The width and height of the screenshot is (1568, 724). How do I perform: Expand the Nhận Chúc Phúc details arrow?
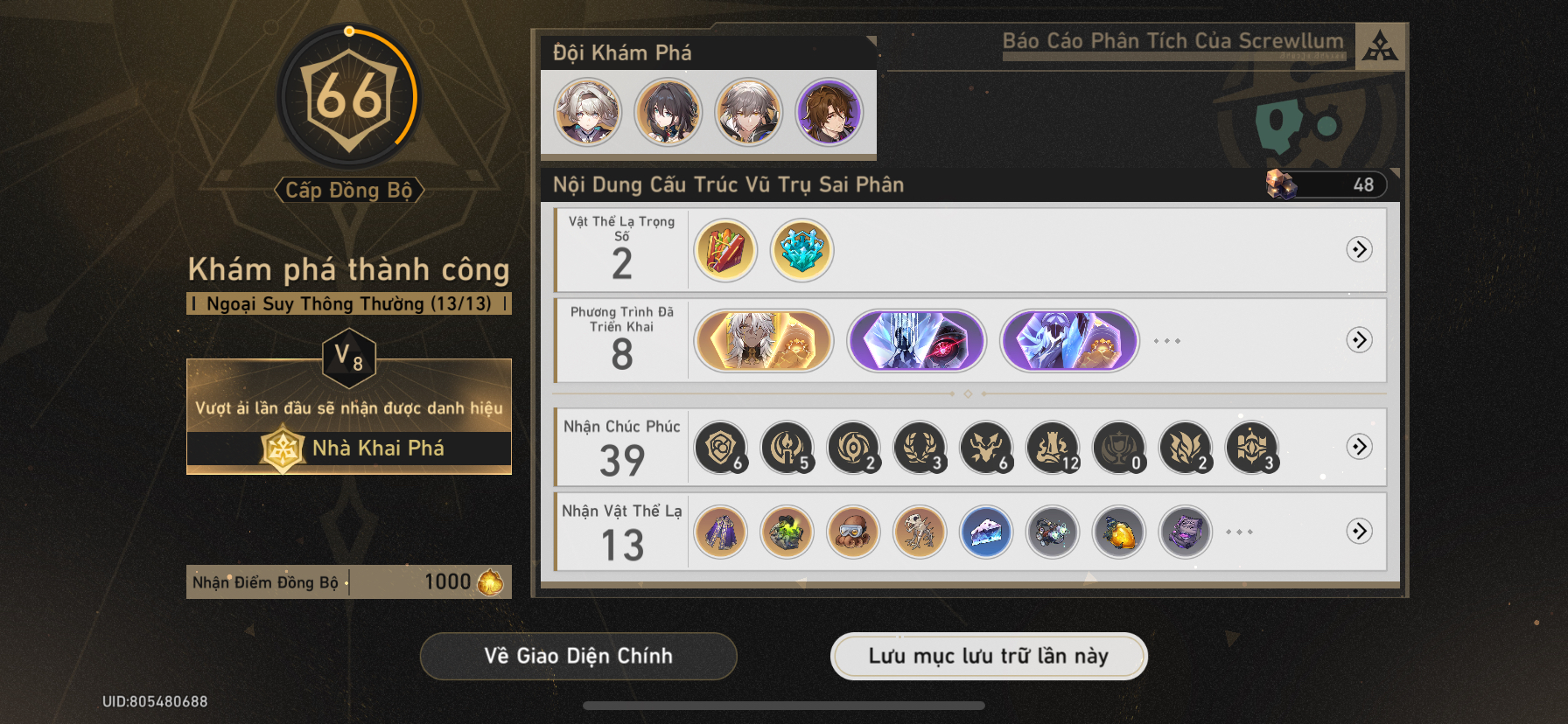pyautogui.click(x=1359, y=448)
